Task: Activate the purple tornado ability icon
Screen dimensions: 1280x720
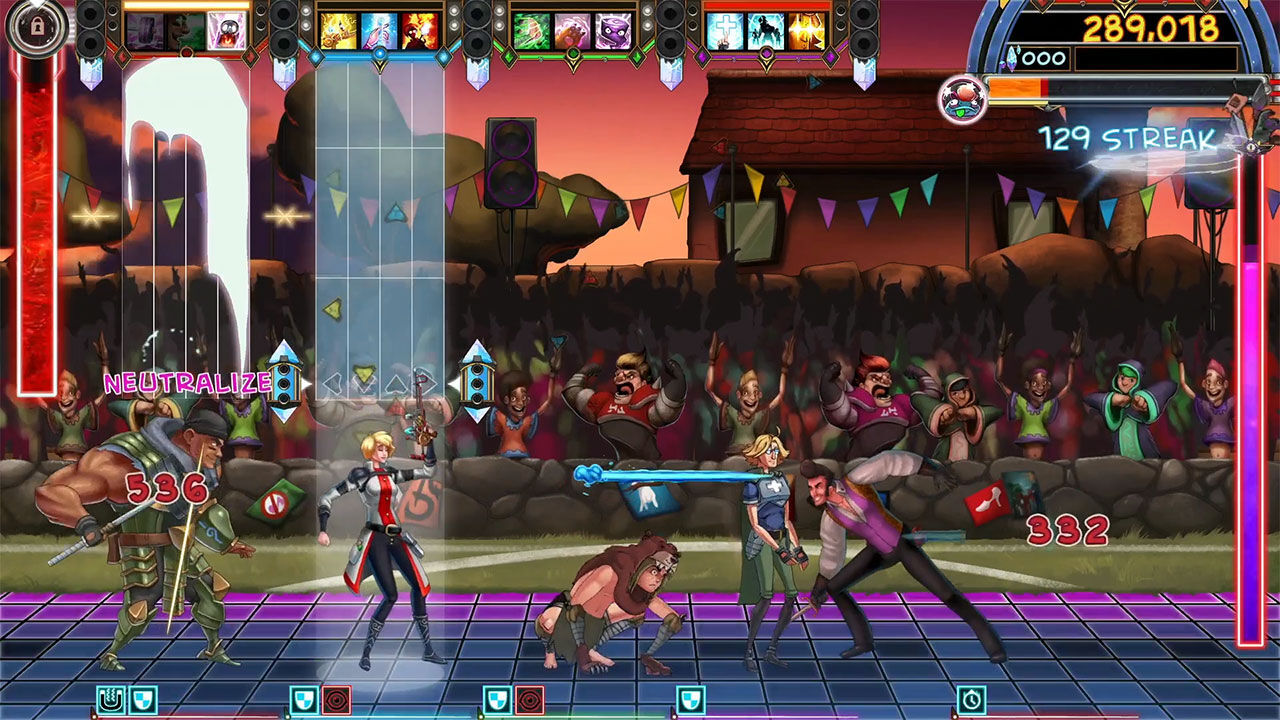Action: click(x=611, y=30)
